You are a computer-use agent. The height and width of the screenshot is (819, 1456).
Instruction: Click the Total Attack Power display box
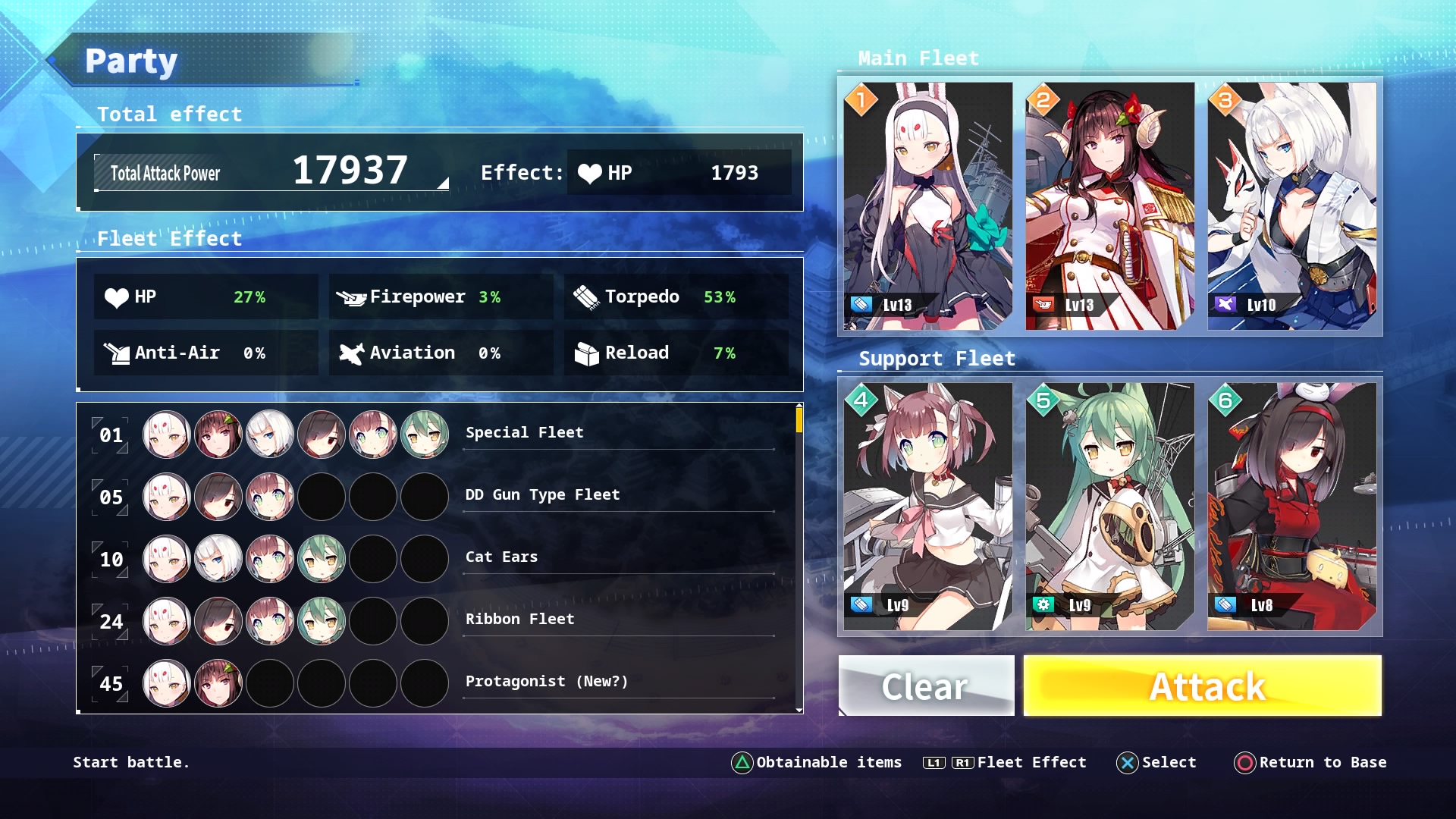271,172
